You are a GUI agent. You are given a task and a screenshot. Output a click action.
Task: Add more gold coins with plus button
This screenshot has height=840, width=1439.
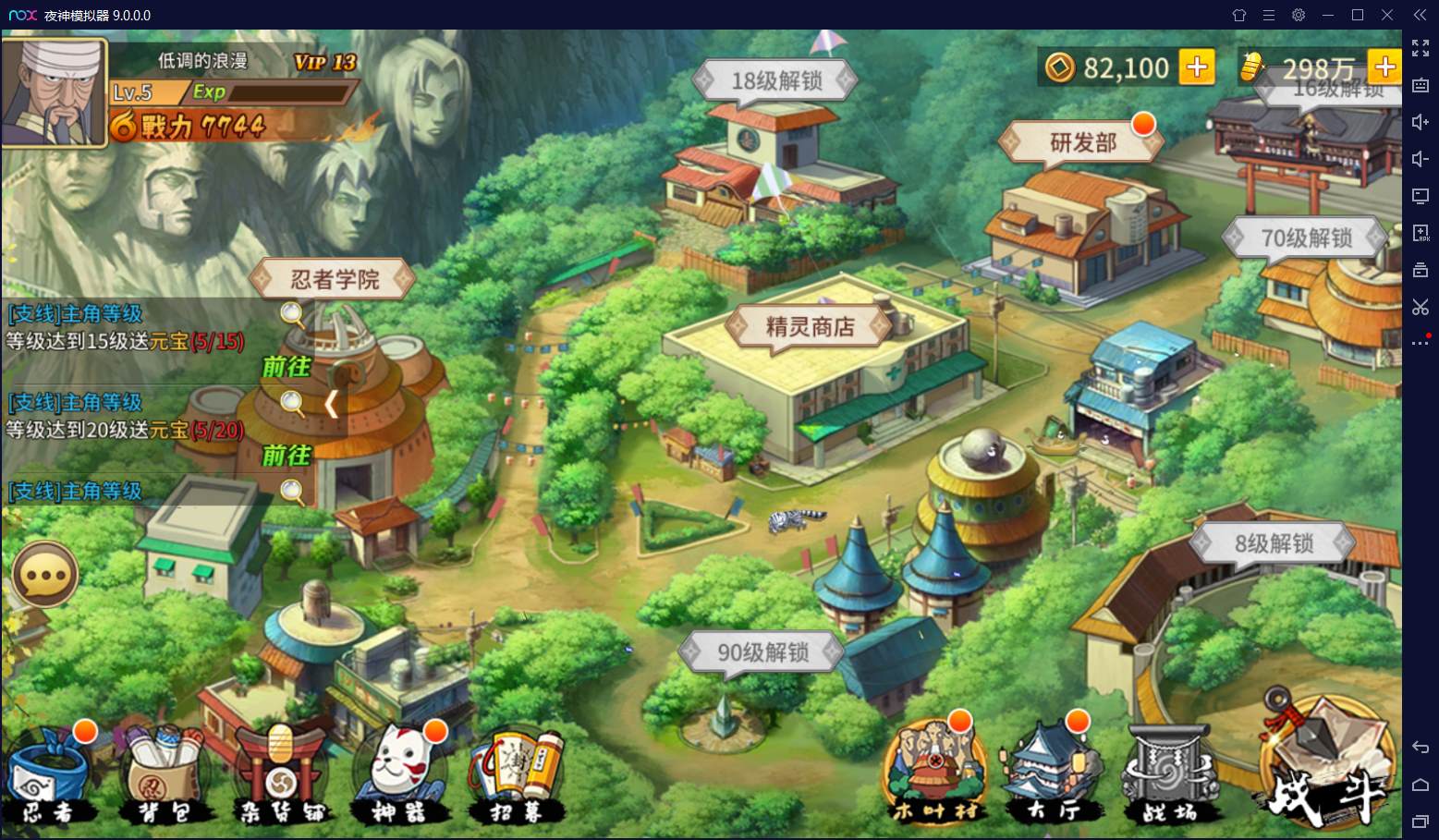pyautogui.click(x=1197, y=67)
